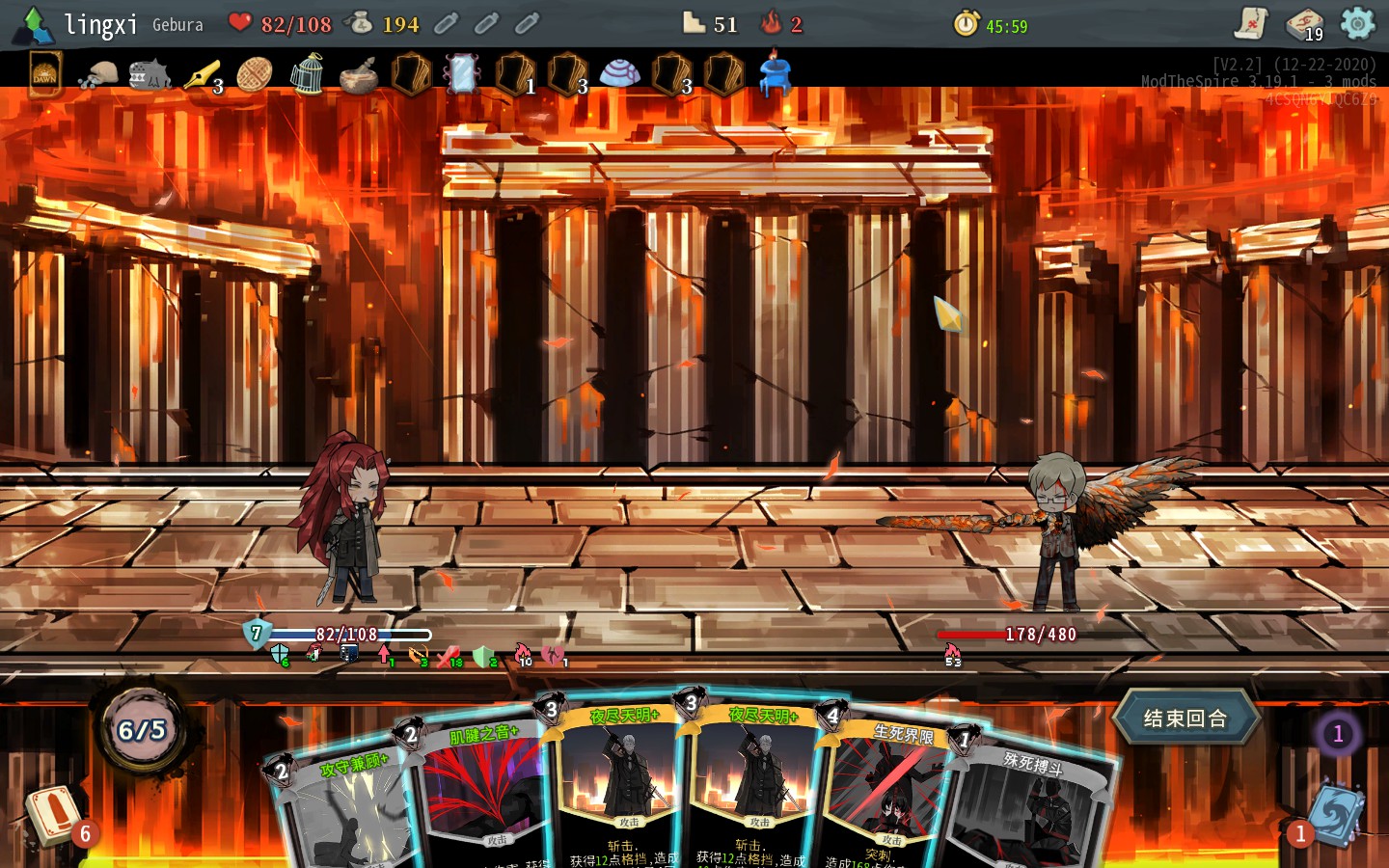Open the map scroll icon
The width and height of the screenshot is (1389, 868).
click(1251, 23)
